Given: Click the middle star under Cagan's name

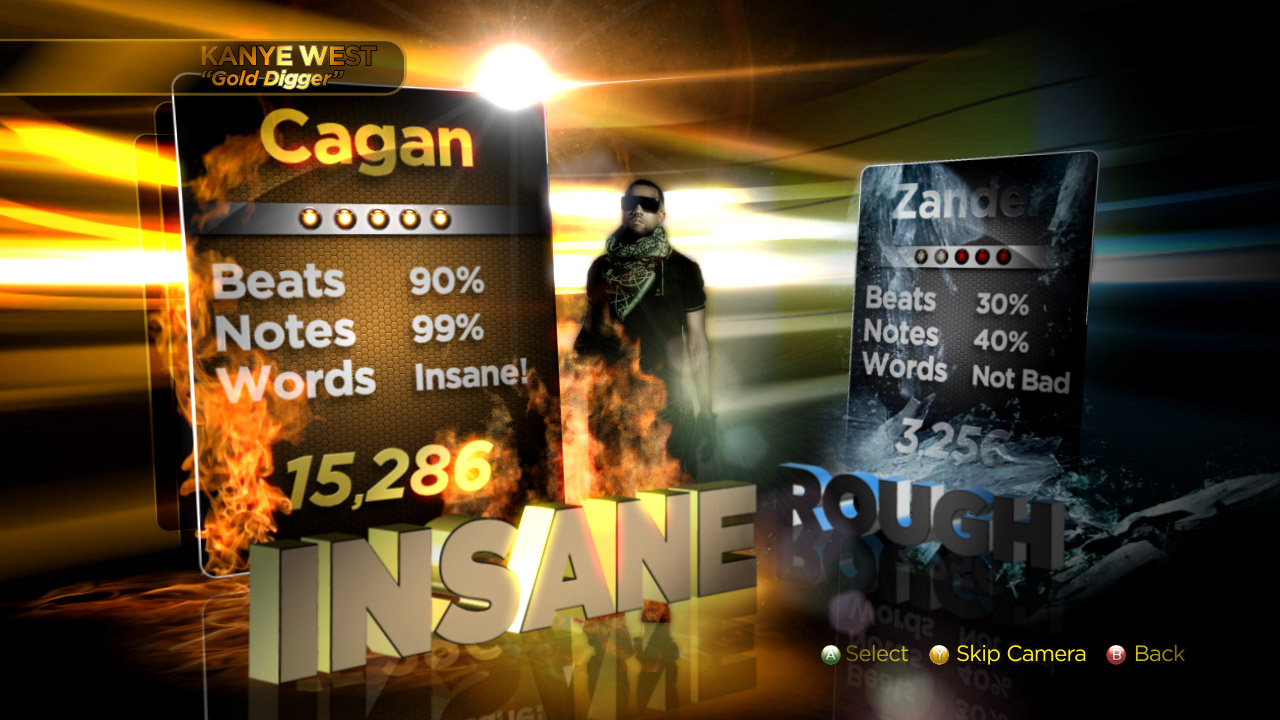Looking at the screenshot, I should (x=376, y=217).
